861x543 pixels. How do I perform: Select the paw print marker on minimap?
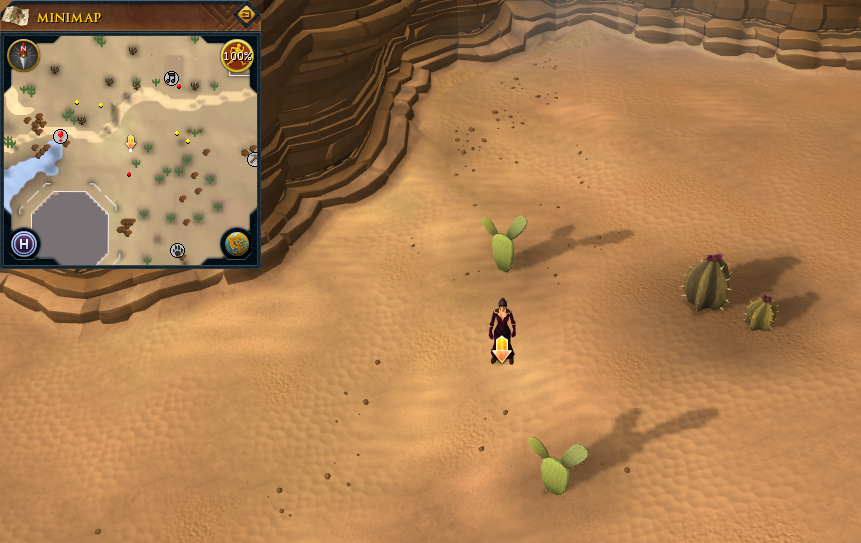[x=178, y=250]
